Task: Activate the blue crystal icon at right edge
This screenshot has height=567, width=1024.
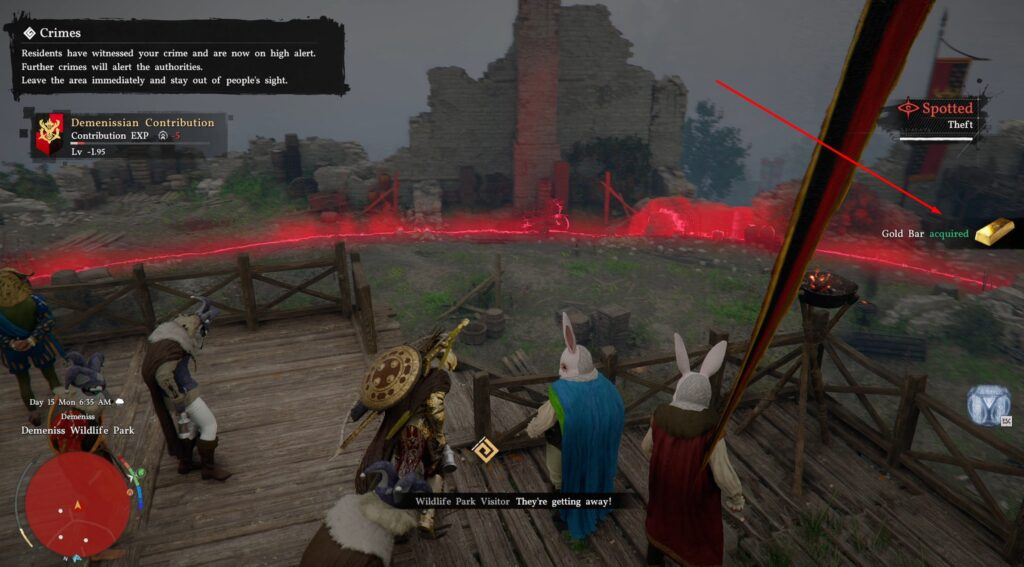Action: coord(988,404)
